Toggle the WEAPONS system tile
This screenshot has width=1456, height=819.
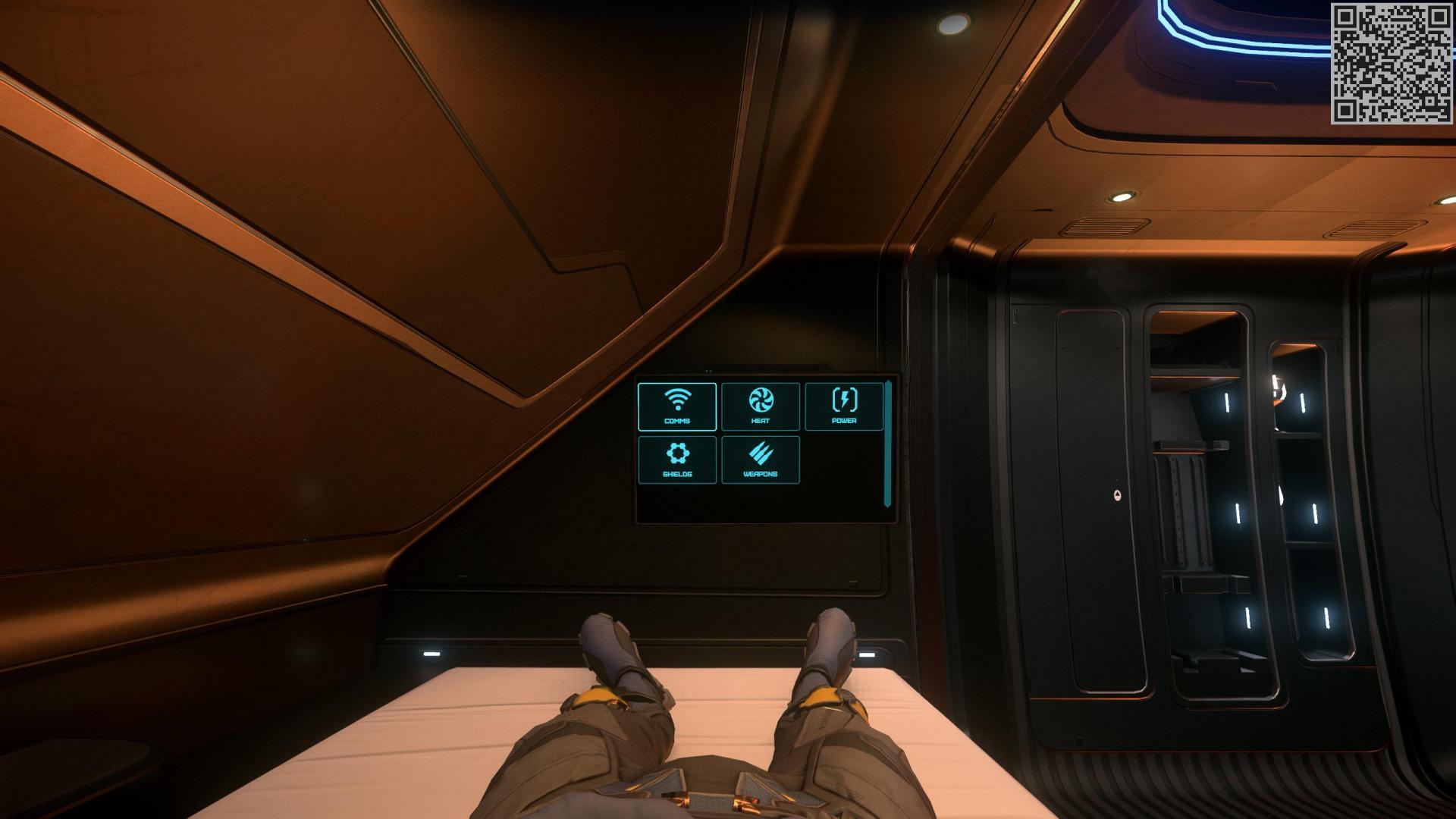(761, 459)
